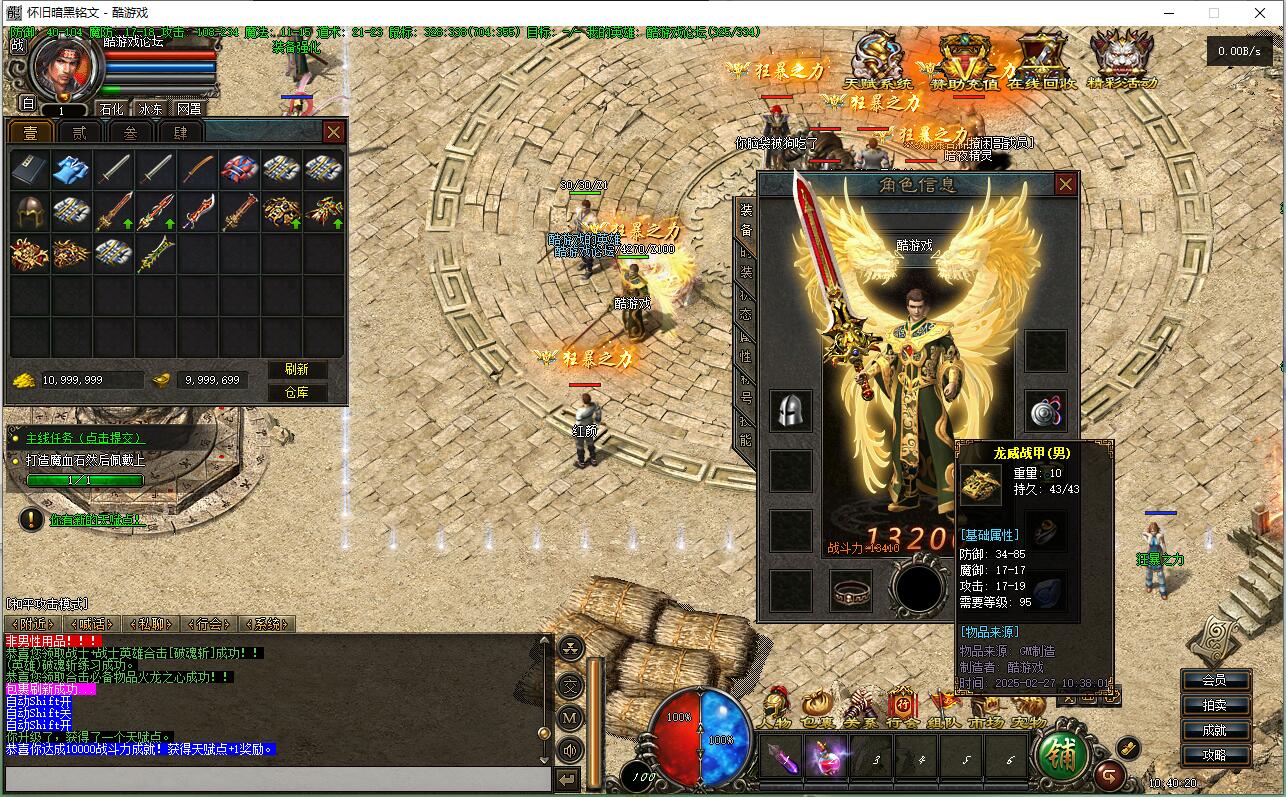The height and width of the screenshot is (797, 1286).
Task: Select the blue cloth armor item
Action: pos(71,169)
